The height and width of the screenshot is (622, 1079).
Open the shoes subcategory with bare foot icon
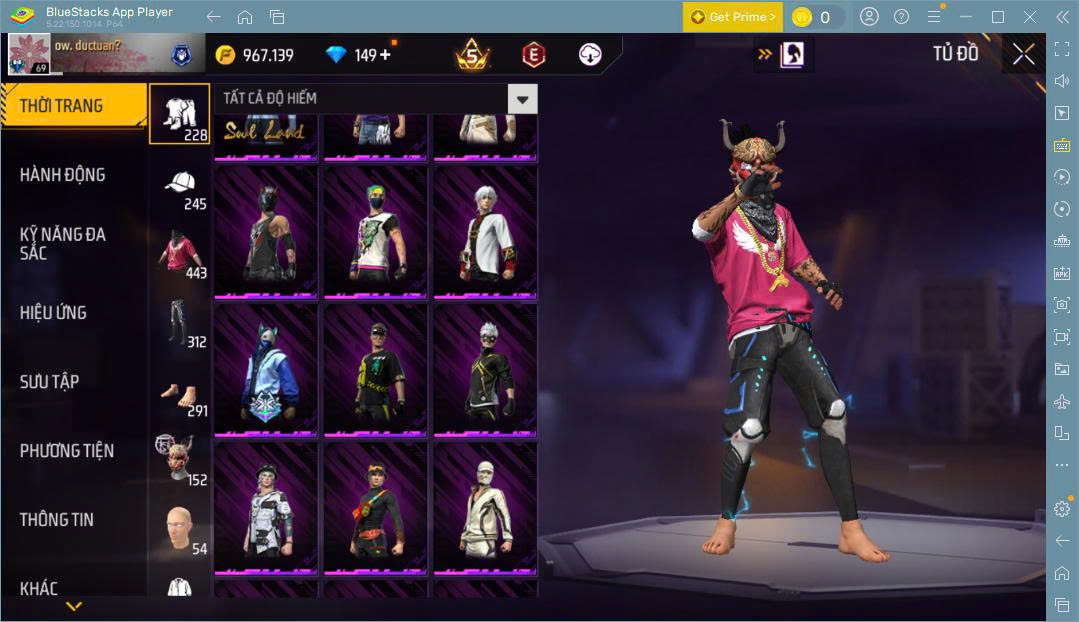click(x=180, y=396)
